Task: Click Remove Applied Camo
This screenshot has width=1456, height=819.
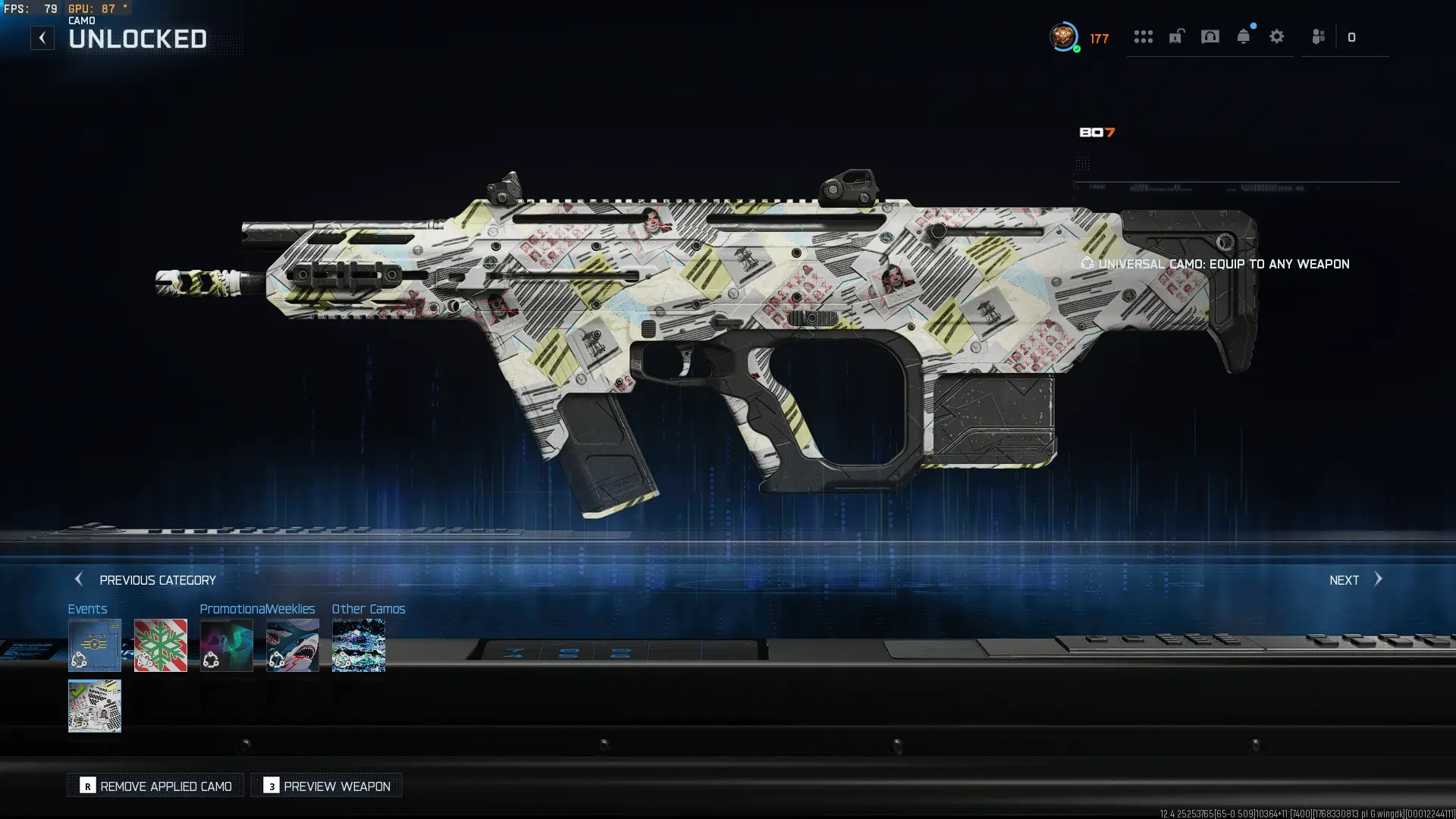Action: (x=155, y=786)
